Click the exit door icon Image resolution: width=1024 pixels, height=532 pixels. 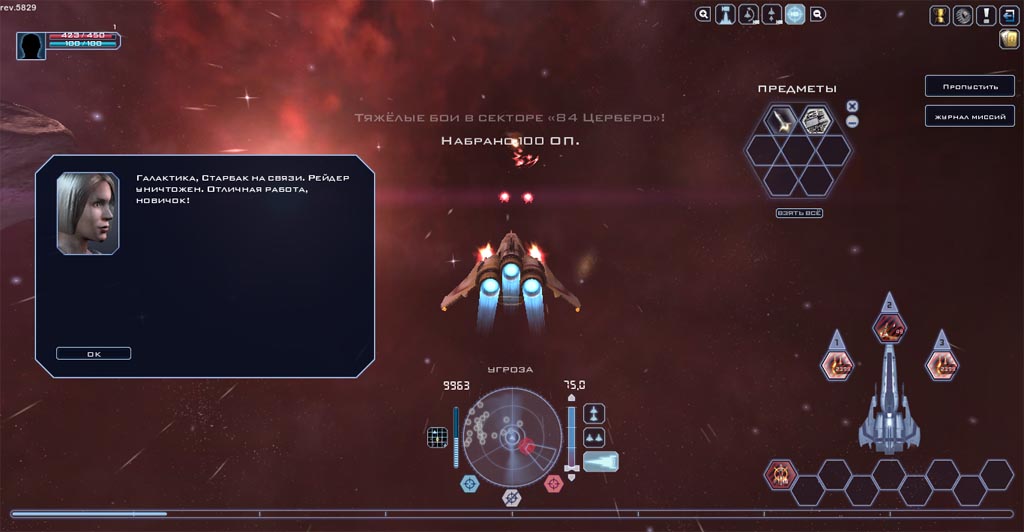pyautogui.click(x=1008, y=15)
